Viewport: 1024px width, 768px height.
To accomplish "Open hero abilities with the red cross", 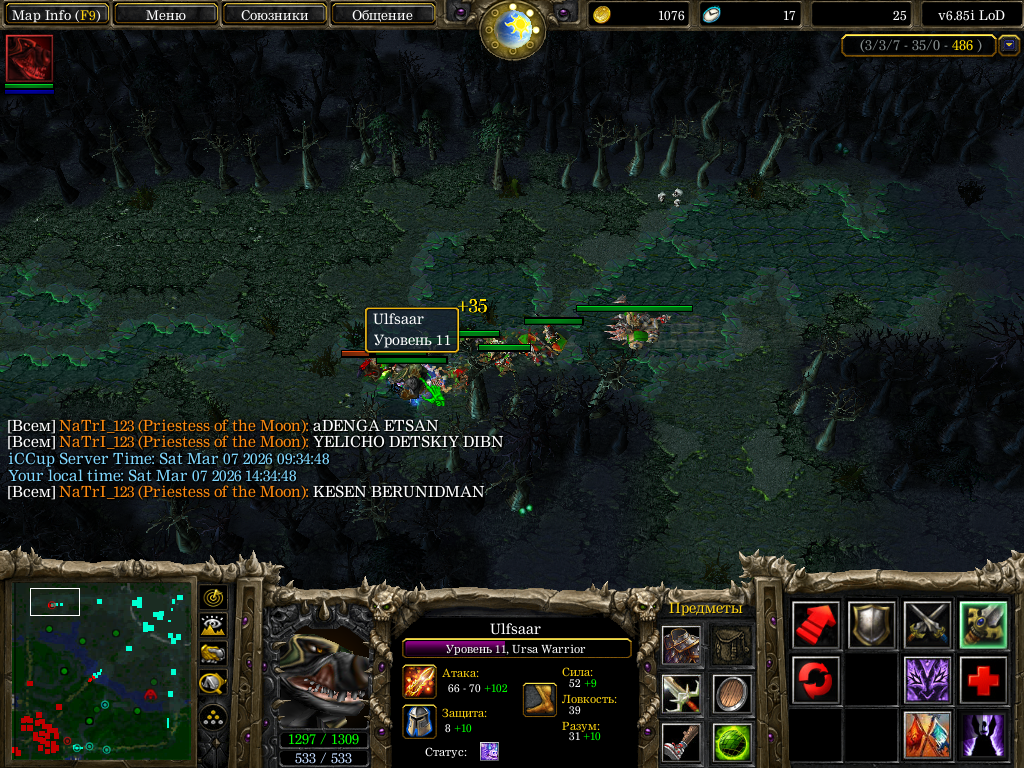I will click(984, 681).
